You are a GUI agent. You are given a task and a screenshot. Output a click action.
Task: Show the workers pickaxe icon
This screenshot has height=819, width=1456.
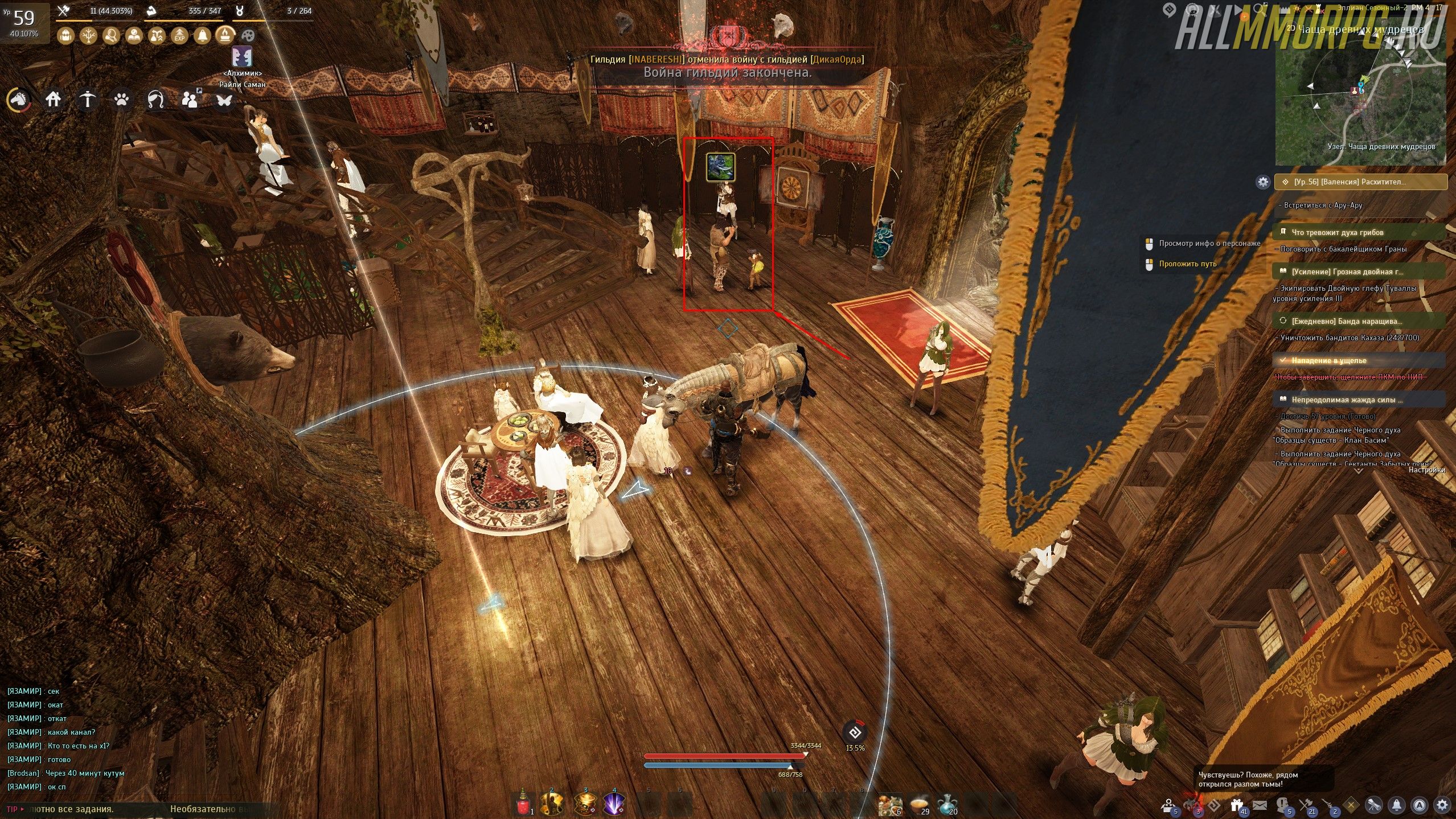click(87, 100)
